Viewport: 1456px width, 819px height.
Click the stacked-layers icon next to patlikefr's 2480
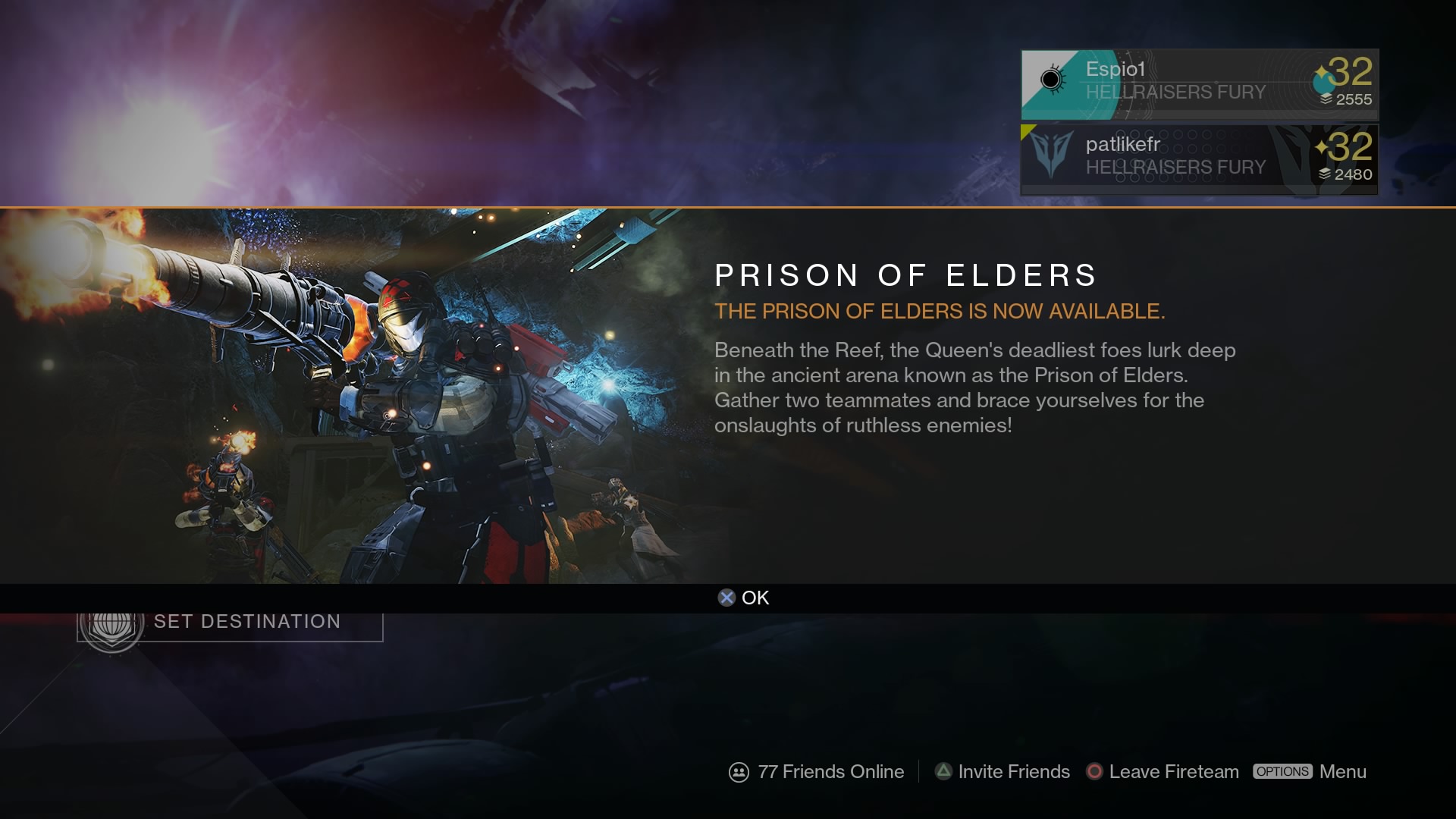[1325, 174]
